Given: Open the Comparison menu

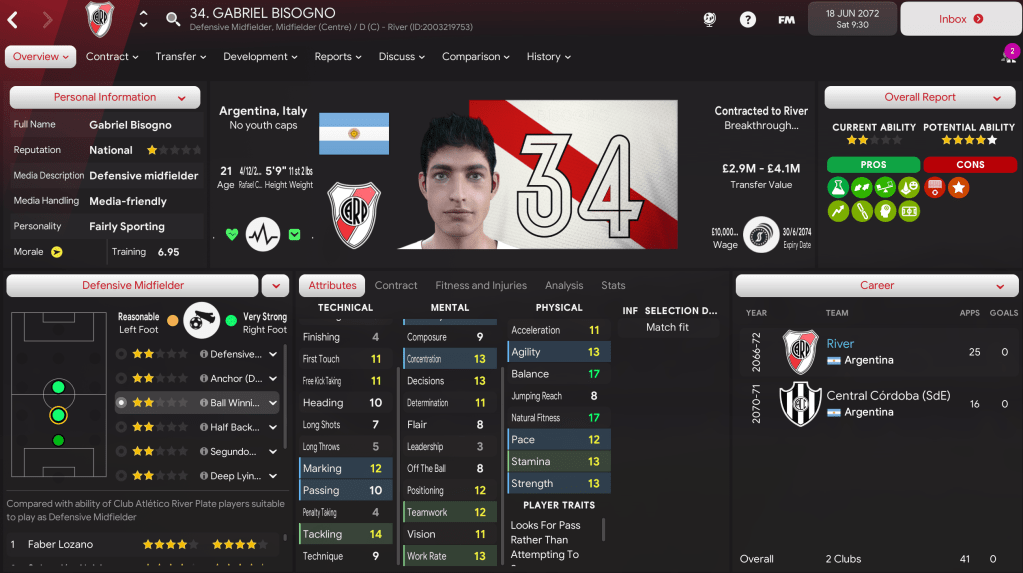Looking at the screenshot, I should point(476,57).
